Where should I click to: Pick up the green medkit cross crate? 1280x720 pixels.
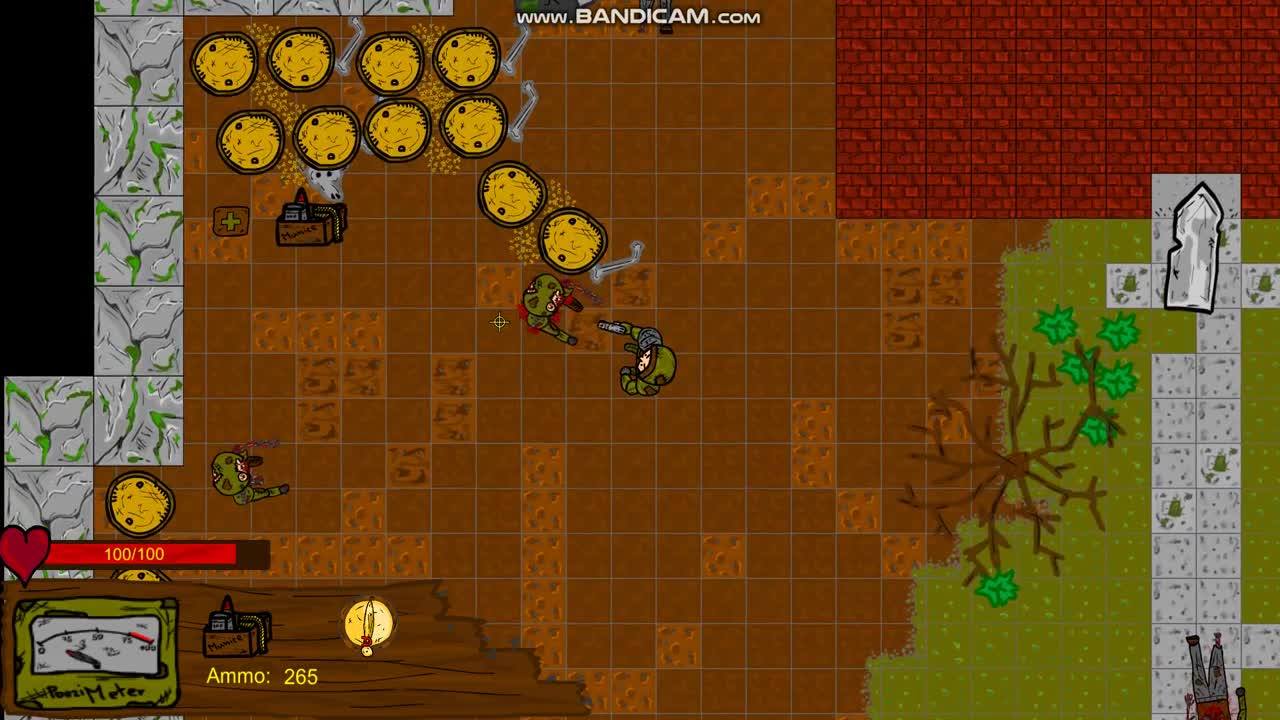pos(232,221)
